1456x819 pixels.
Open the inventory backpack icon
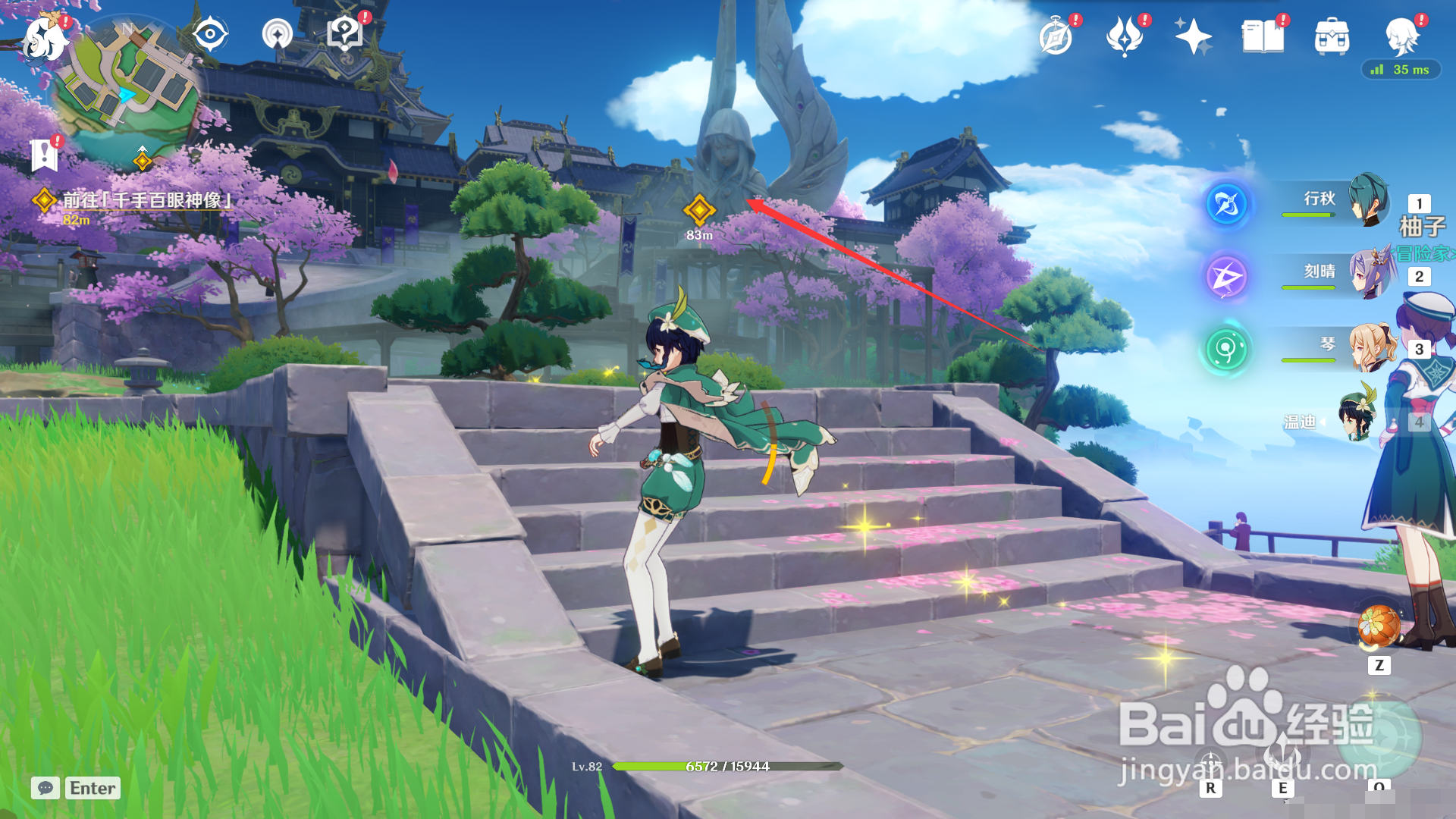1332,36
